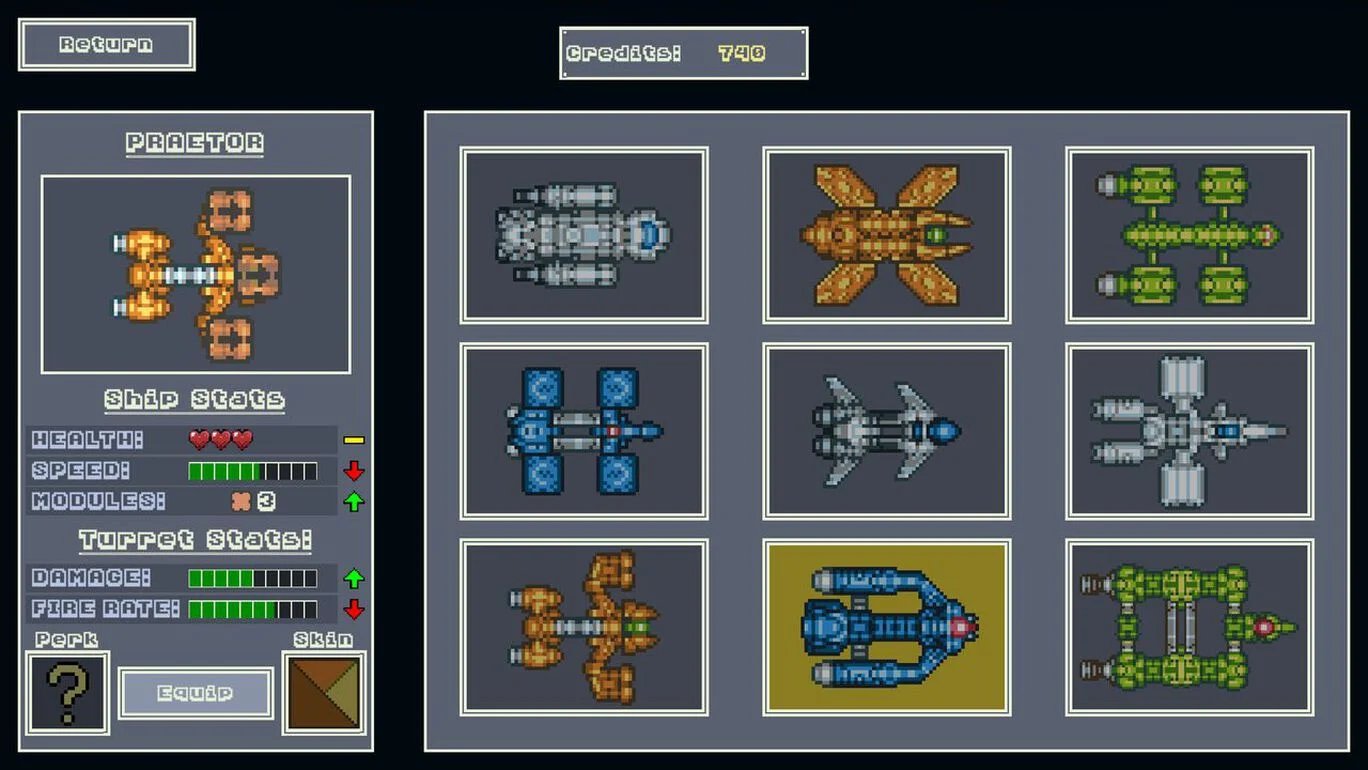Click the green Modules upgrade arrow

[x=356, y=500]
